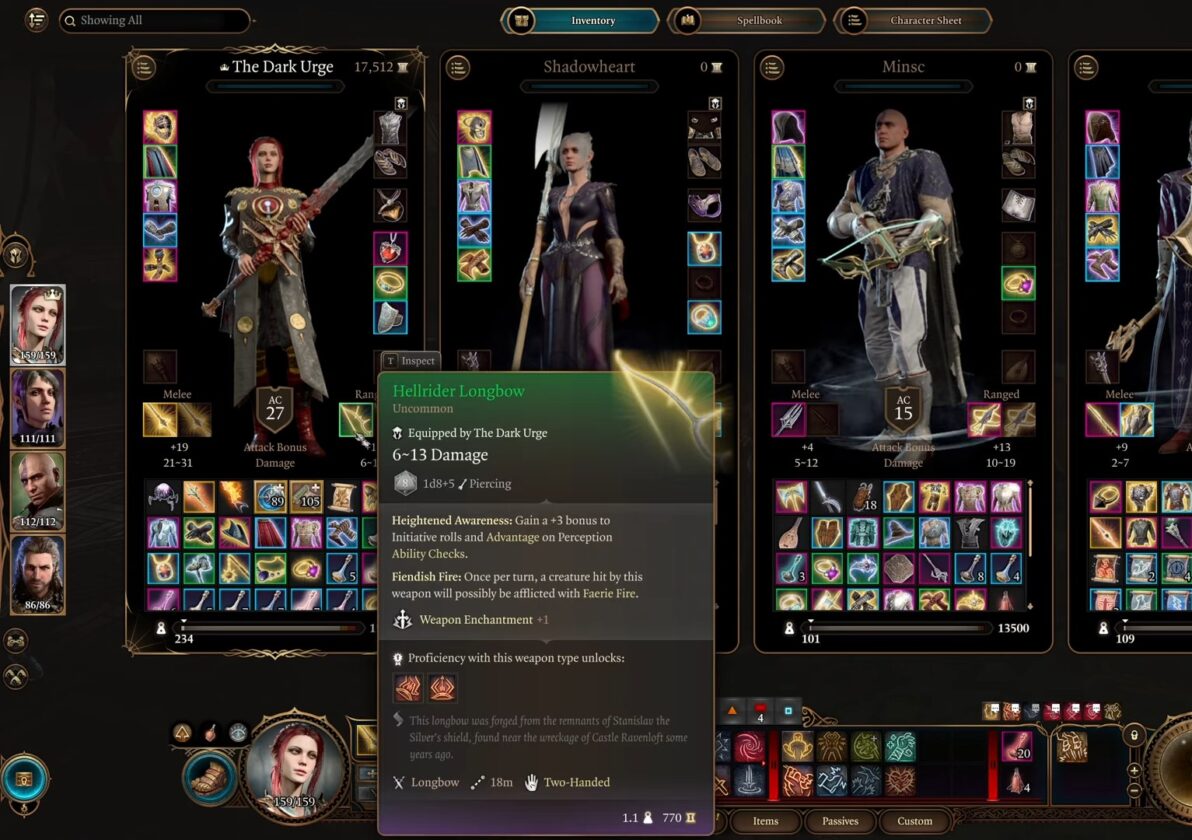This screenshot has width=1192, height=840.
Task: Toggle the hotbar lock icon
Action: (x=1134, y=736)
